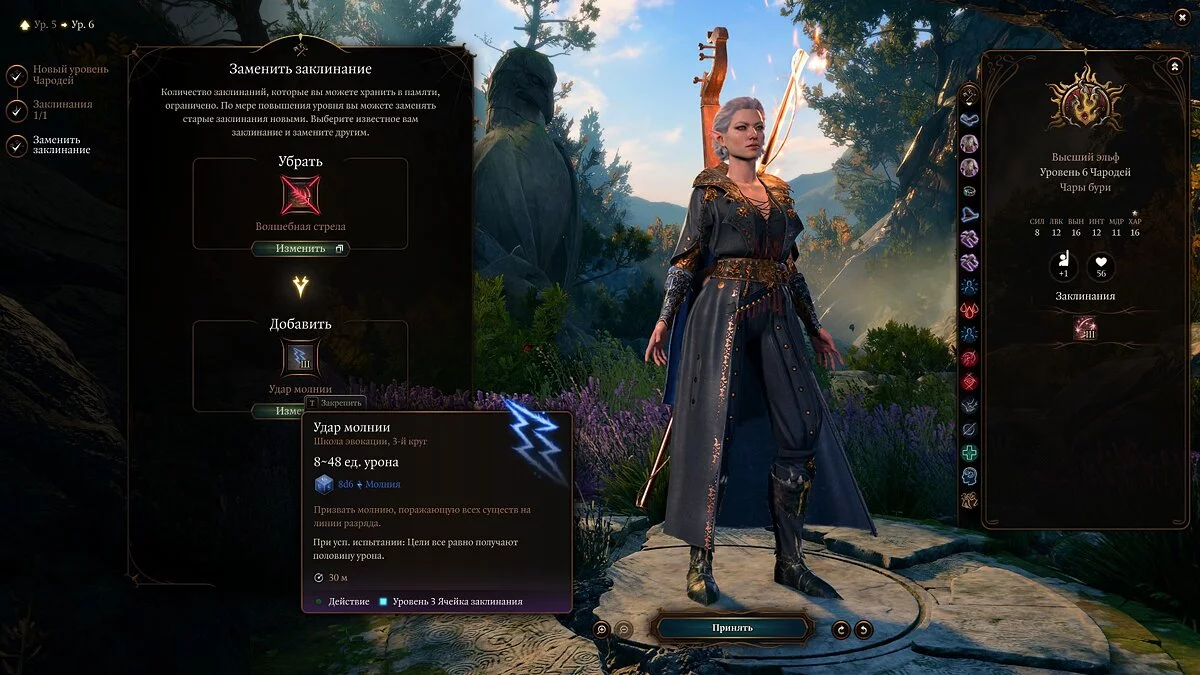Screen dimensions: 1200x675
Task: Close the level-up screen with the X
Action: 1180,16
